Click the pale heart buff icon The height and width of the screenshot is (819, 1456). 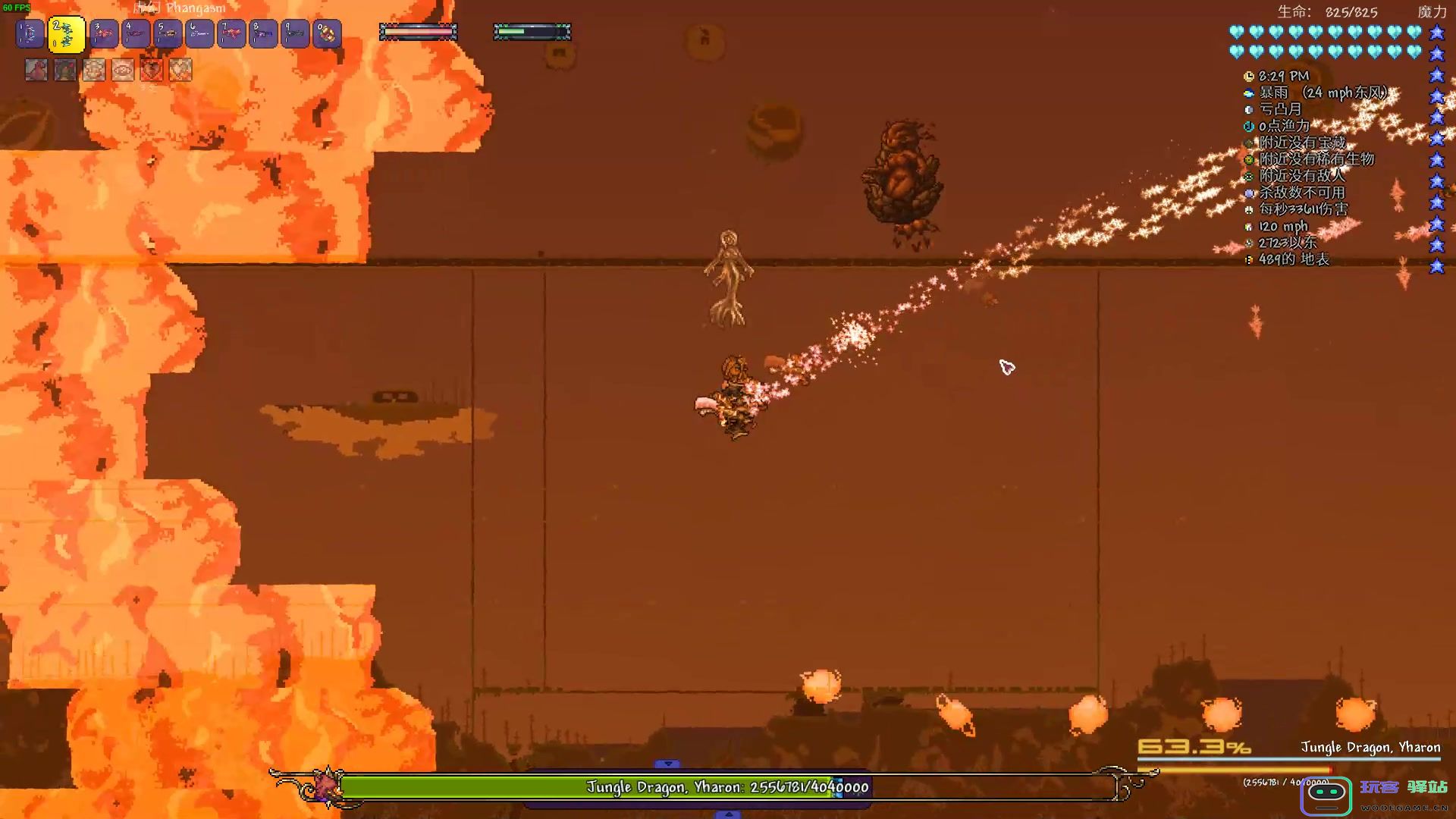[180, 70]
